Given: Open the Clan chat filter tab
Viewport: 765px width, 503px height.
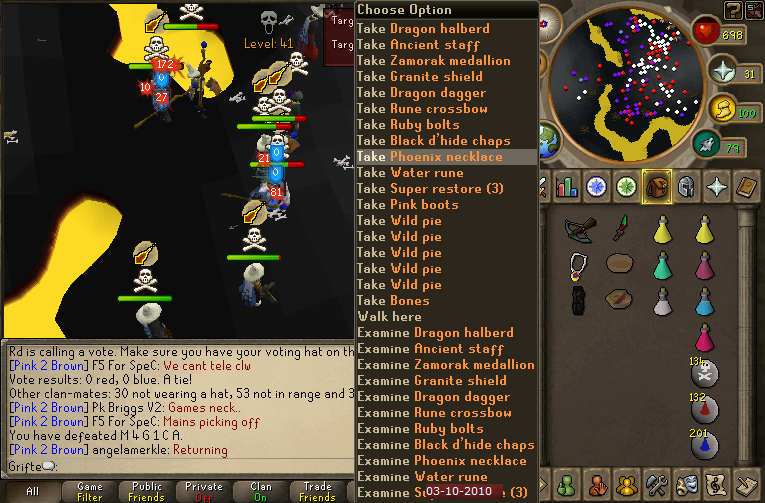Looking at the screenshot, I should (261, 491).
